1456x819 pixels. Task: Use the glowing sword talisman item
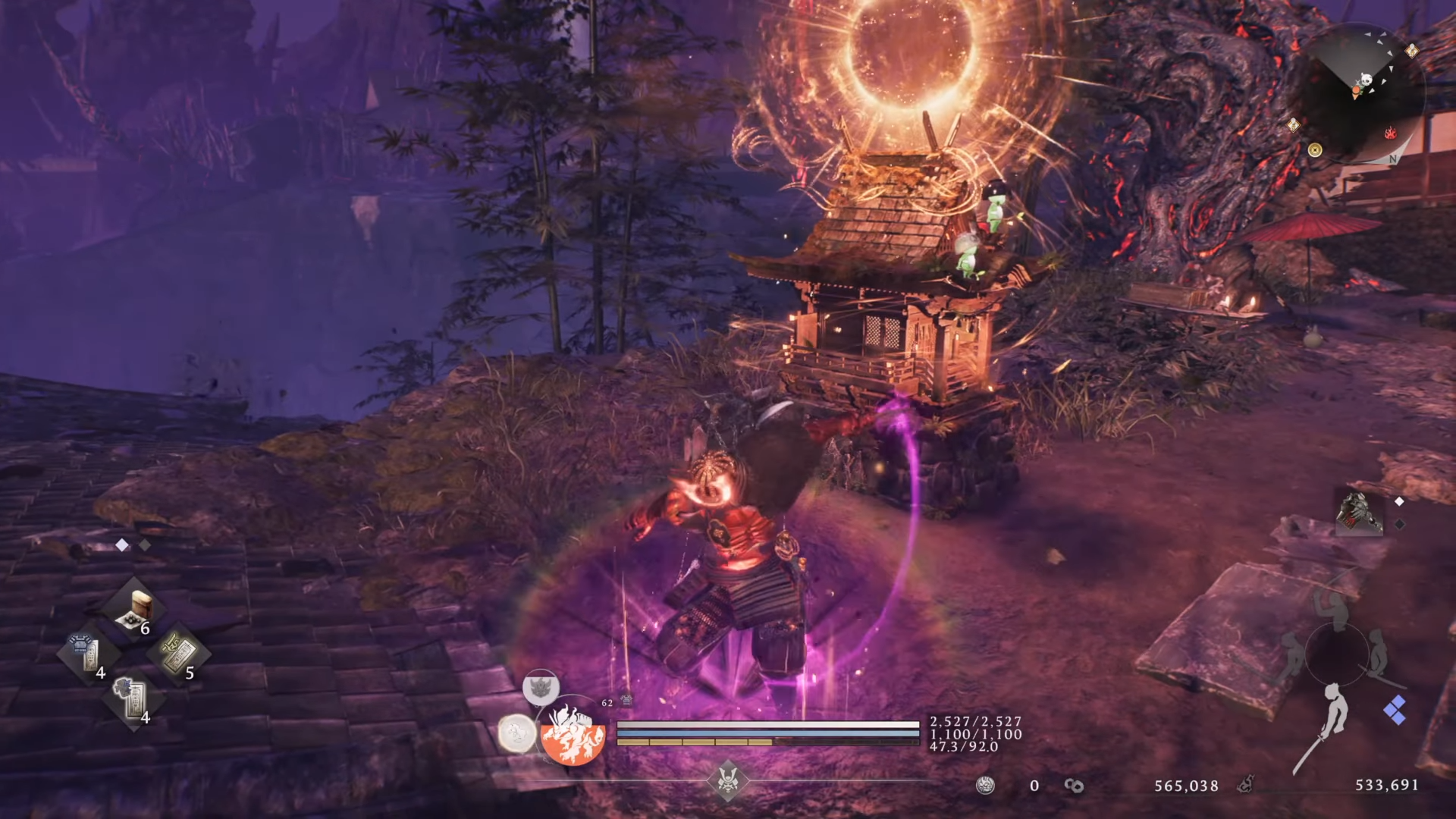(x=180, y=652)
